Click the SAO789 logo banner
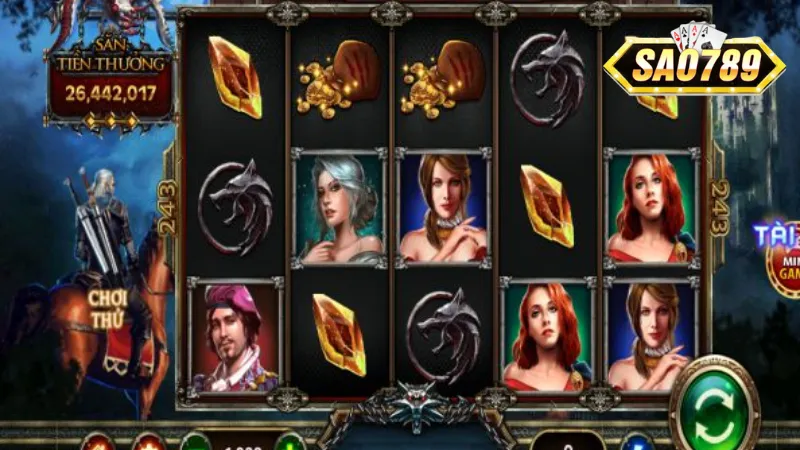 click(x=693, y=65)
